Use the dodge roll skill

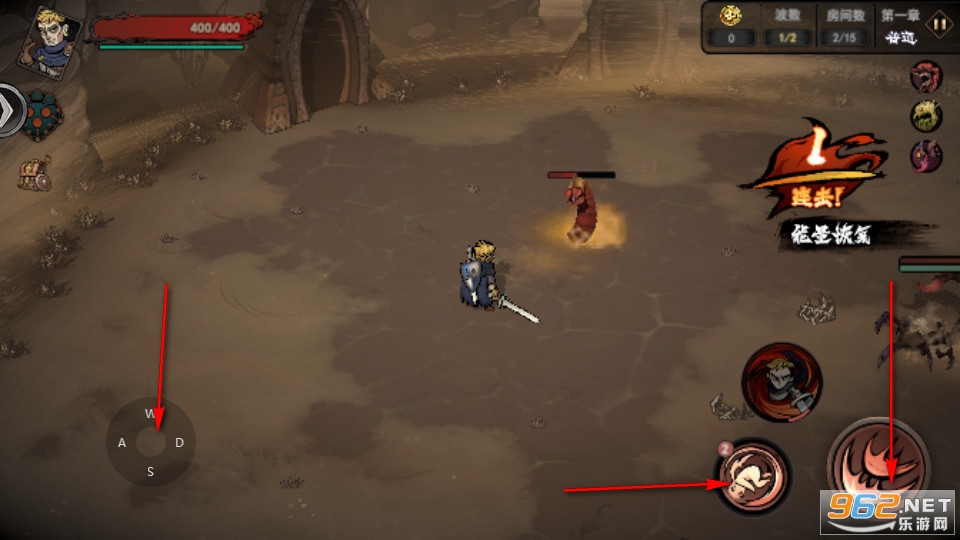coord(752,476)
